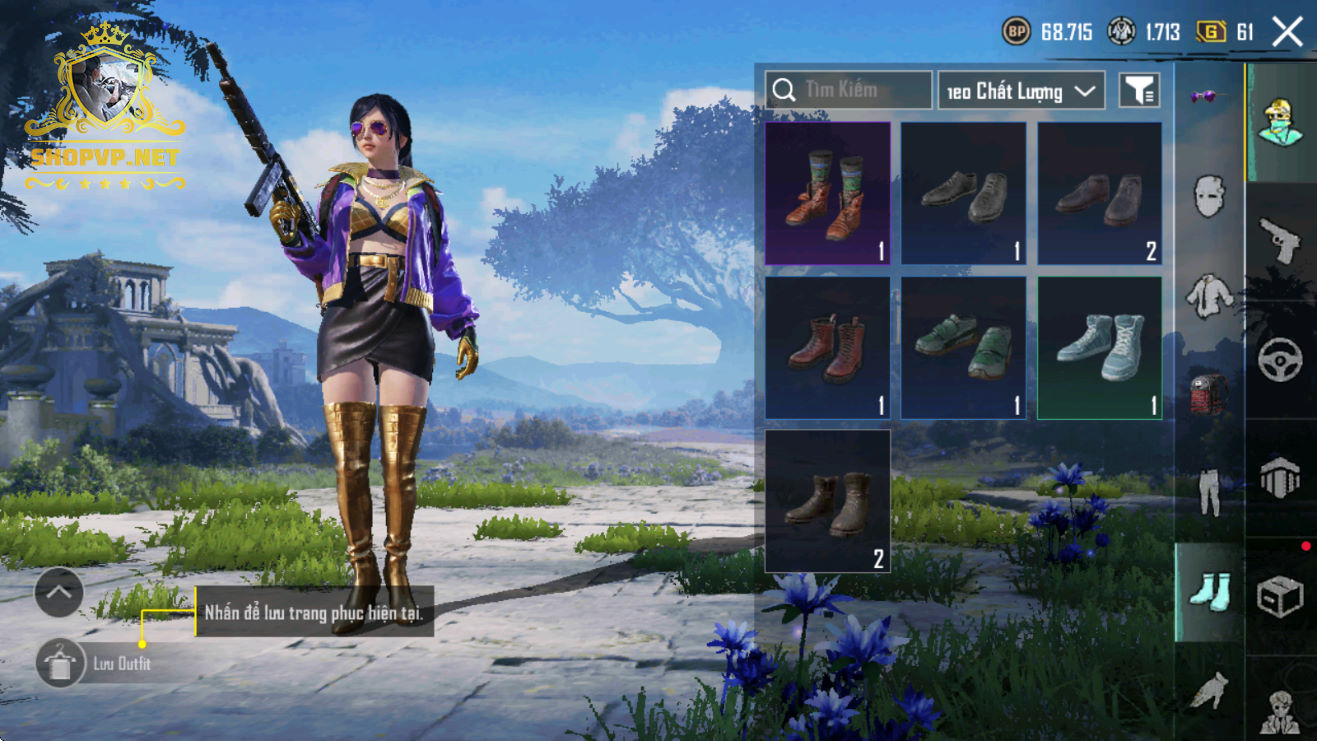Open the face mask category
Viewport: 1317px width, 741px height.
tap(1210, 195)
